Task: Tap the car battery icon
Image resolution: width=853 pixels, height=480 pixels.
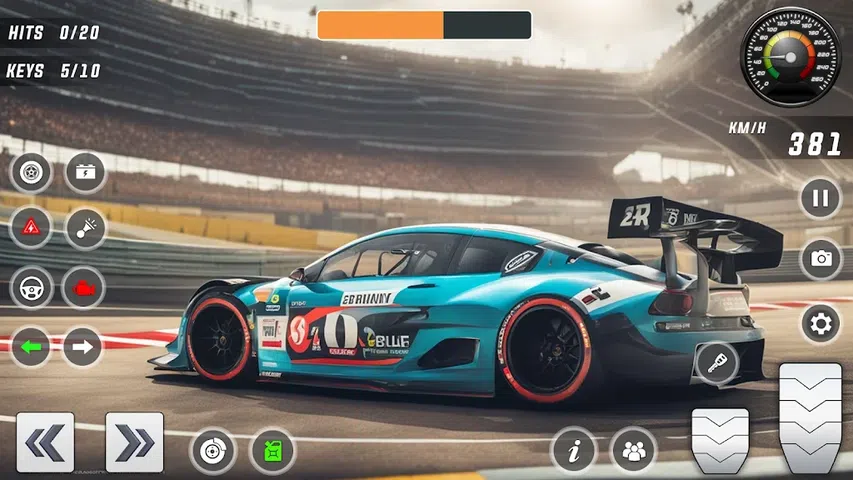Action: click(85, 172)
